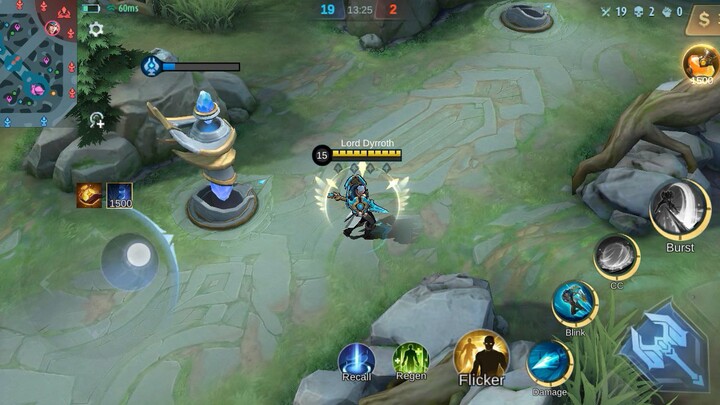
Task: Activate the Burst skill
Action: (679, 210)
